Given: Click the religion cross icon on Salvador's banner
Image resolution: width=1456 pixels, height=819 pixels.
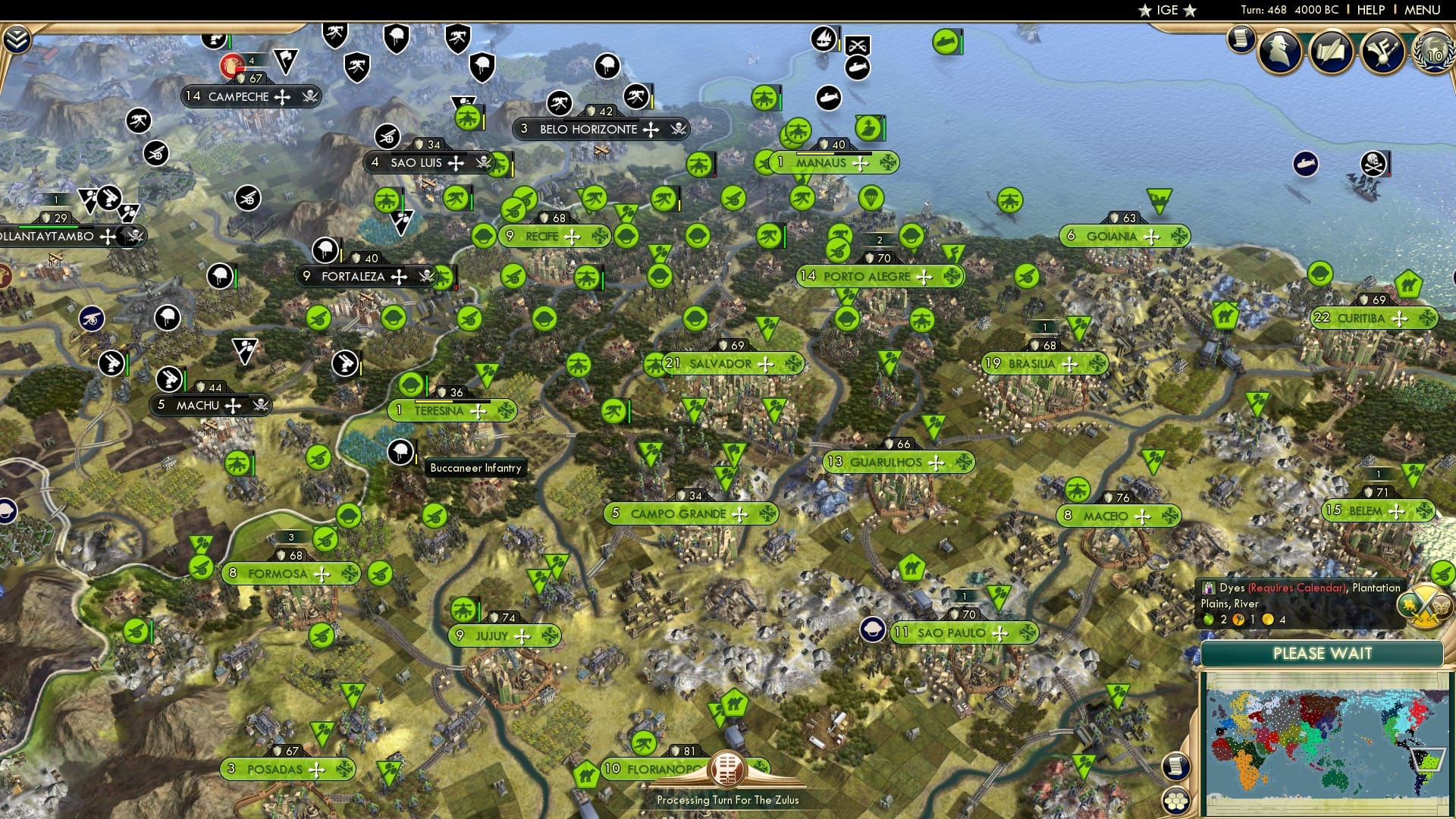Looking at the screenshot, I should (x=765, y=364).
